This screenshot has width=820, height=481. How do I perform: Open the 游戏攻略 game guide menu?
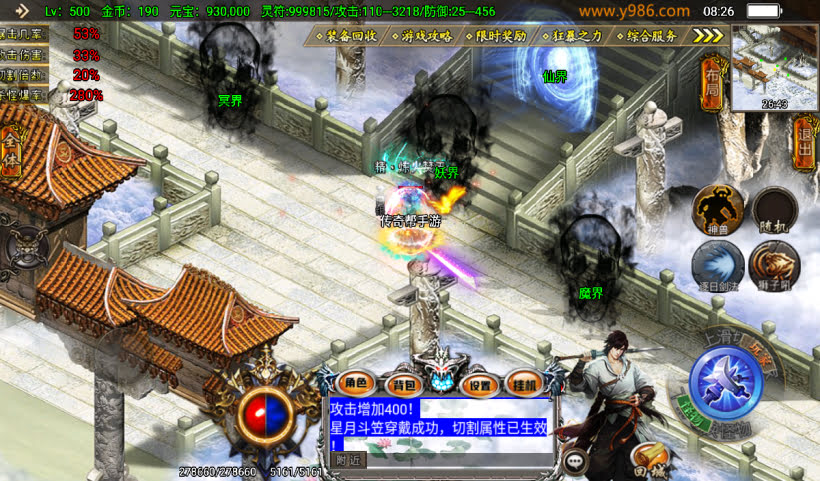pos(427,36)
